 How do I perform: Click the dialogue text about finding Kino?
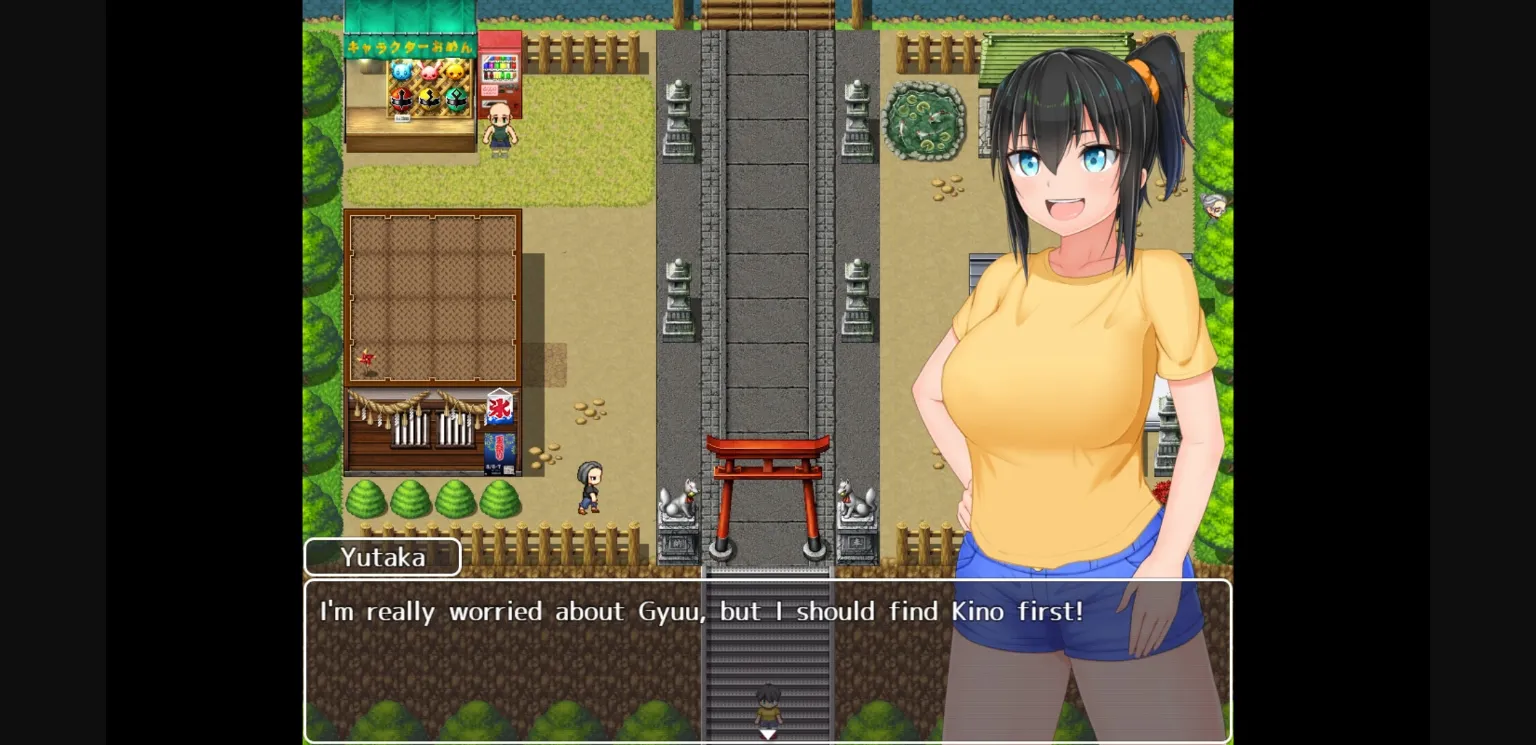click(700, 611)
